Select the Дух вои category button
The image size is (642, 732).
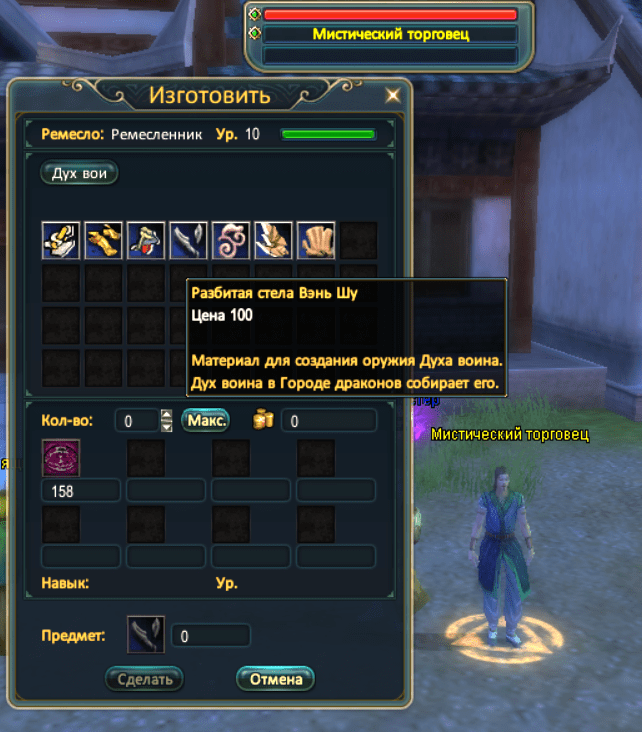[79, 173]
